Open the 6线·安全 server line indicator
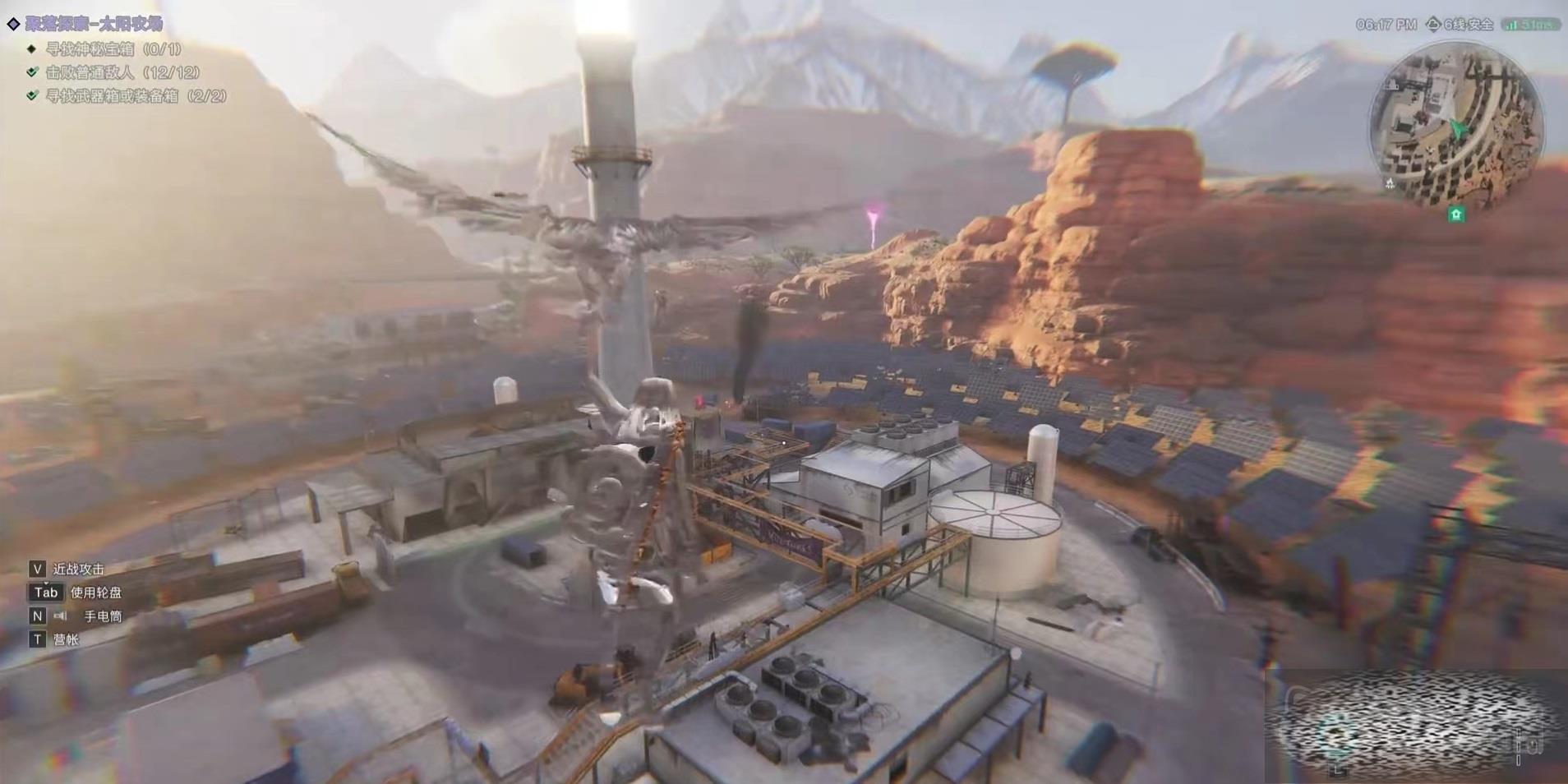This screenshot has height=784, width=1568. [x=1462, y=25]
